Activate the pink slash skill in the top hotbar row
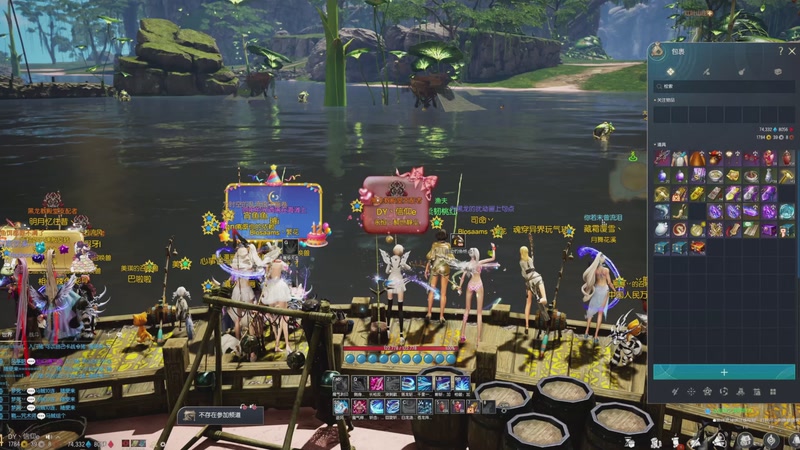 click(377, 383)
